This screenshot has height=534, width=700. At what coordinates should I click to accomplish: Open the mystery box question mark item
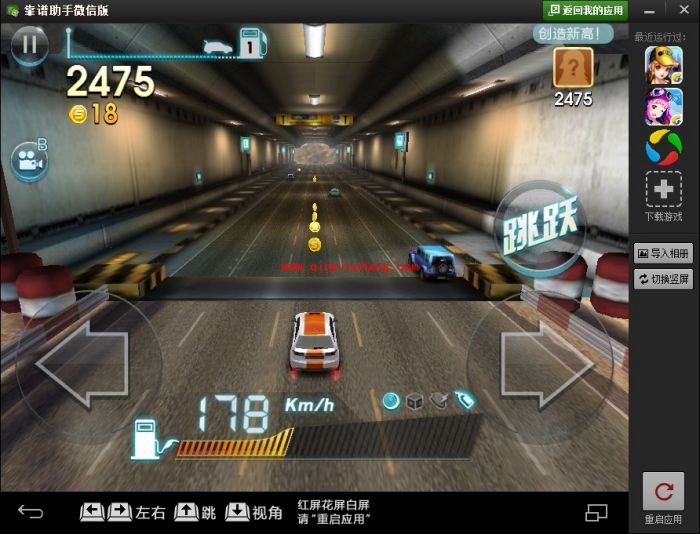[573, 68]
